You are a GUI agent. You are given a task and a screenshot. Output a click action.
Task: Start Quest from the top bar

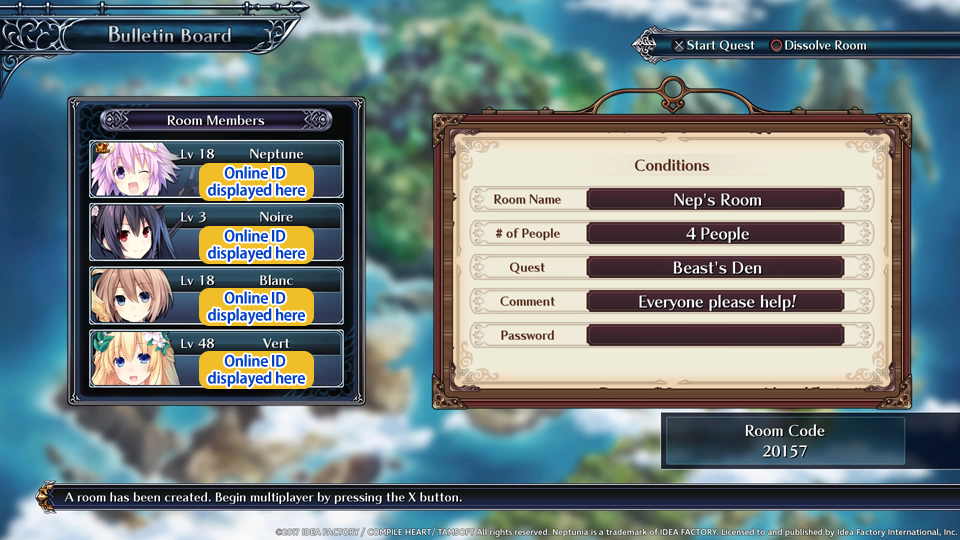tap(713, 46)
